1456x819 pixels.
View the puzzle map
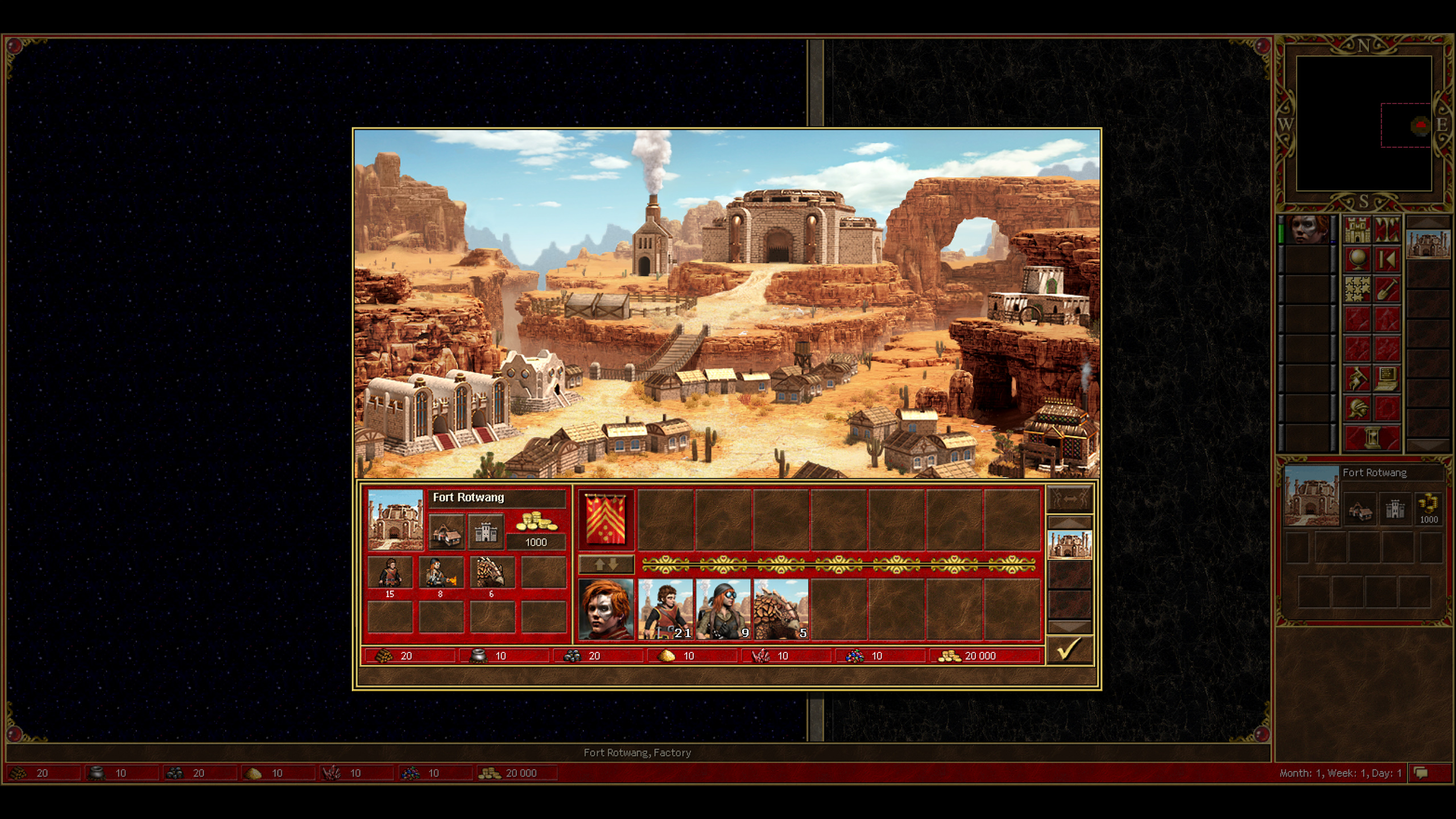pyautogui.click(x=1357, y=289)
